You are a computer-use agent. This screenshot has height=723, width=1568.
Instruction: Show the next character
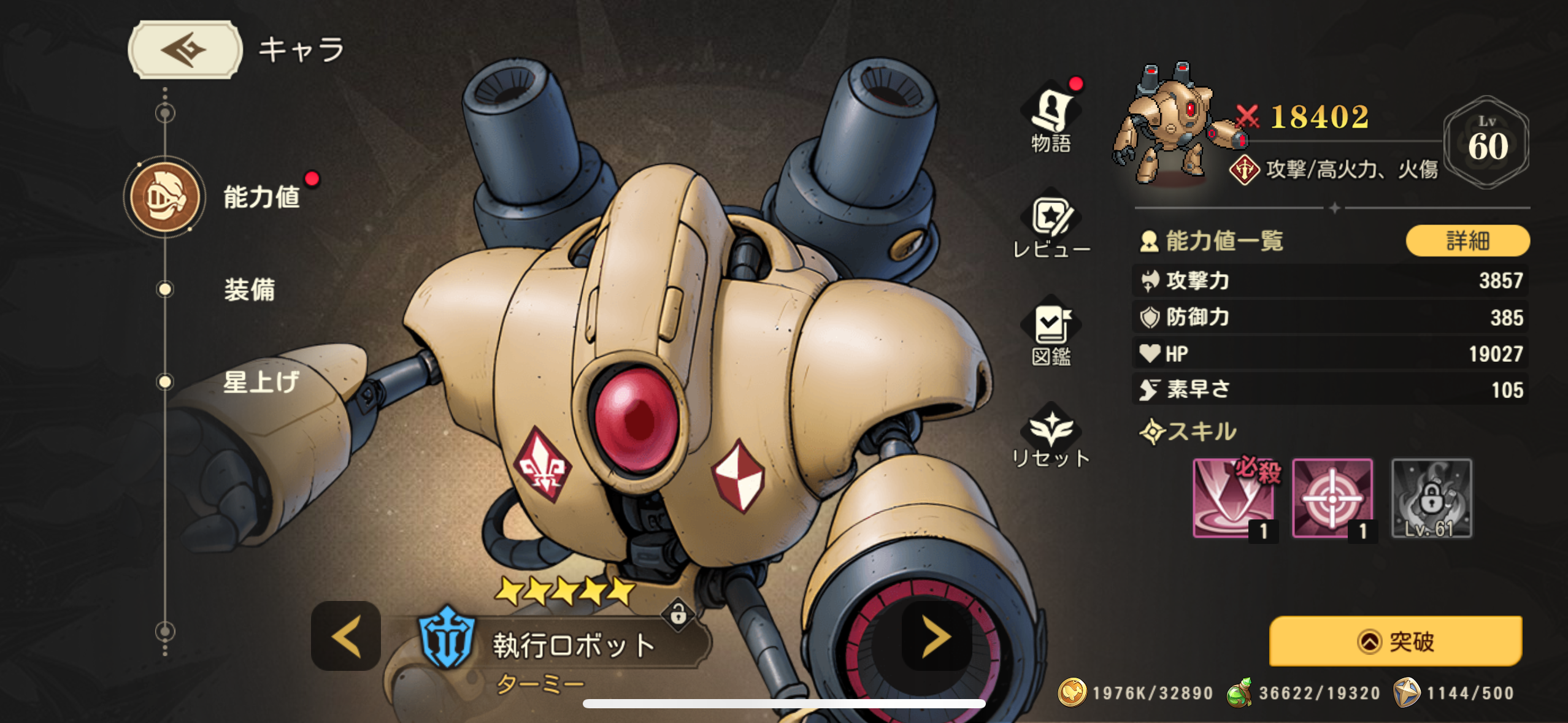[x=936, y=637]
